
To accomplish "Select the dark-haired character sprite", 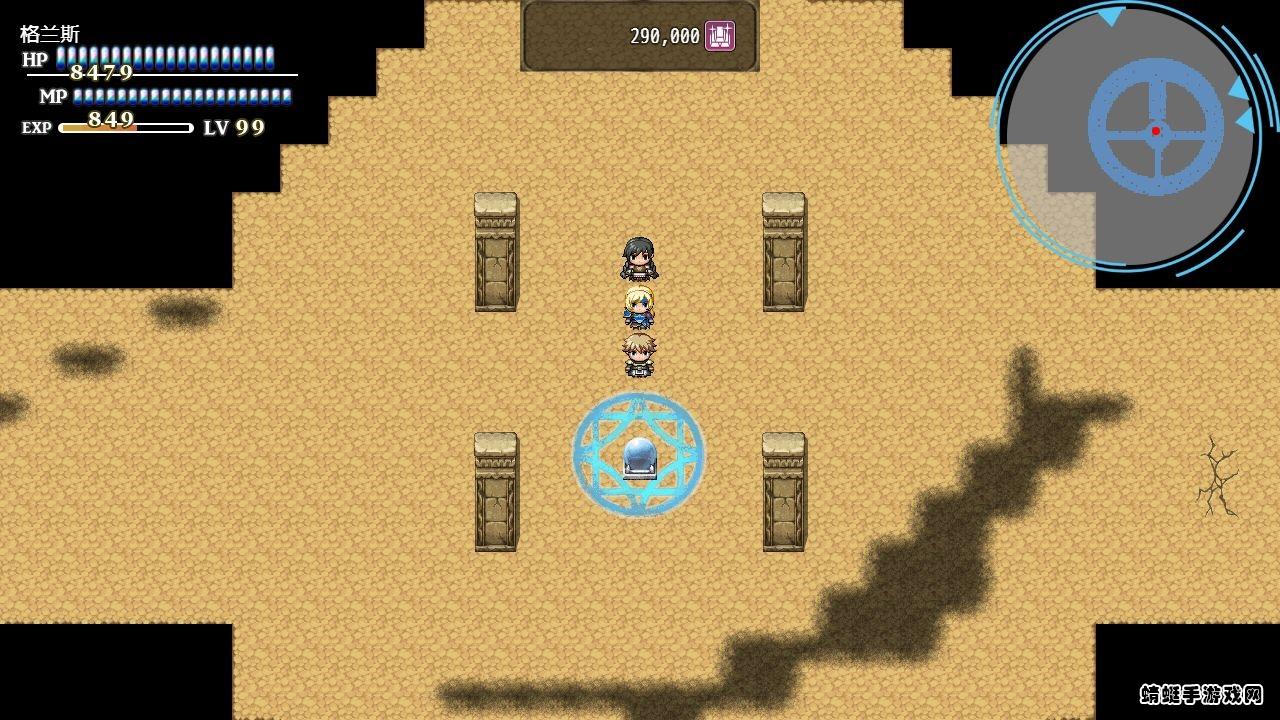I will pyautogui.click(x=638, y=258).
